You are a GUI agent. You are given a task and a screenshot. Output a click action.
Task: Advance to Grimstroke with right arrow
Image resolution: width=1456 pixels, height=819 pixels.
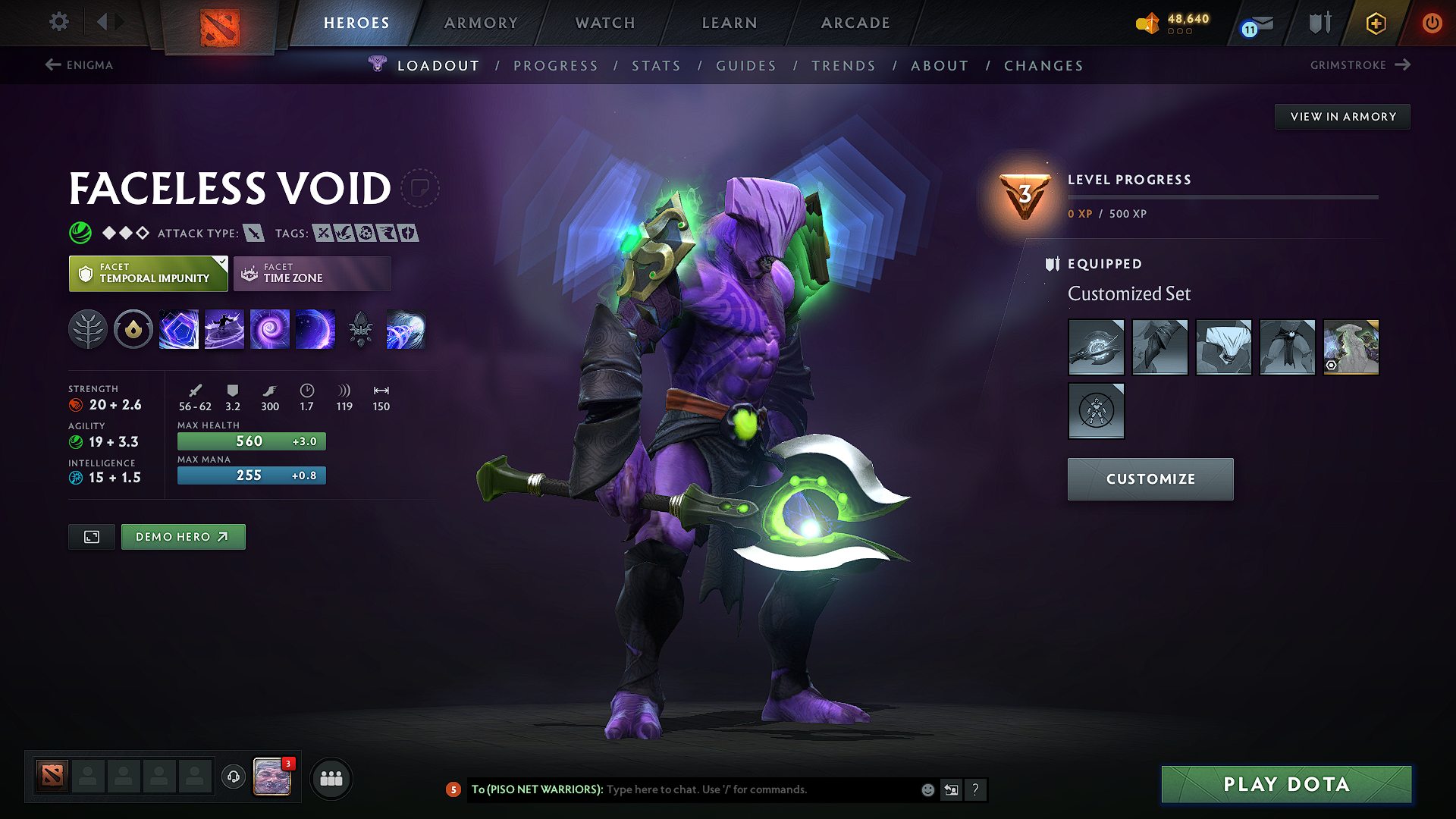point(1403,65)
